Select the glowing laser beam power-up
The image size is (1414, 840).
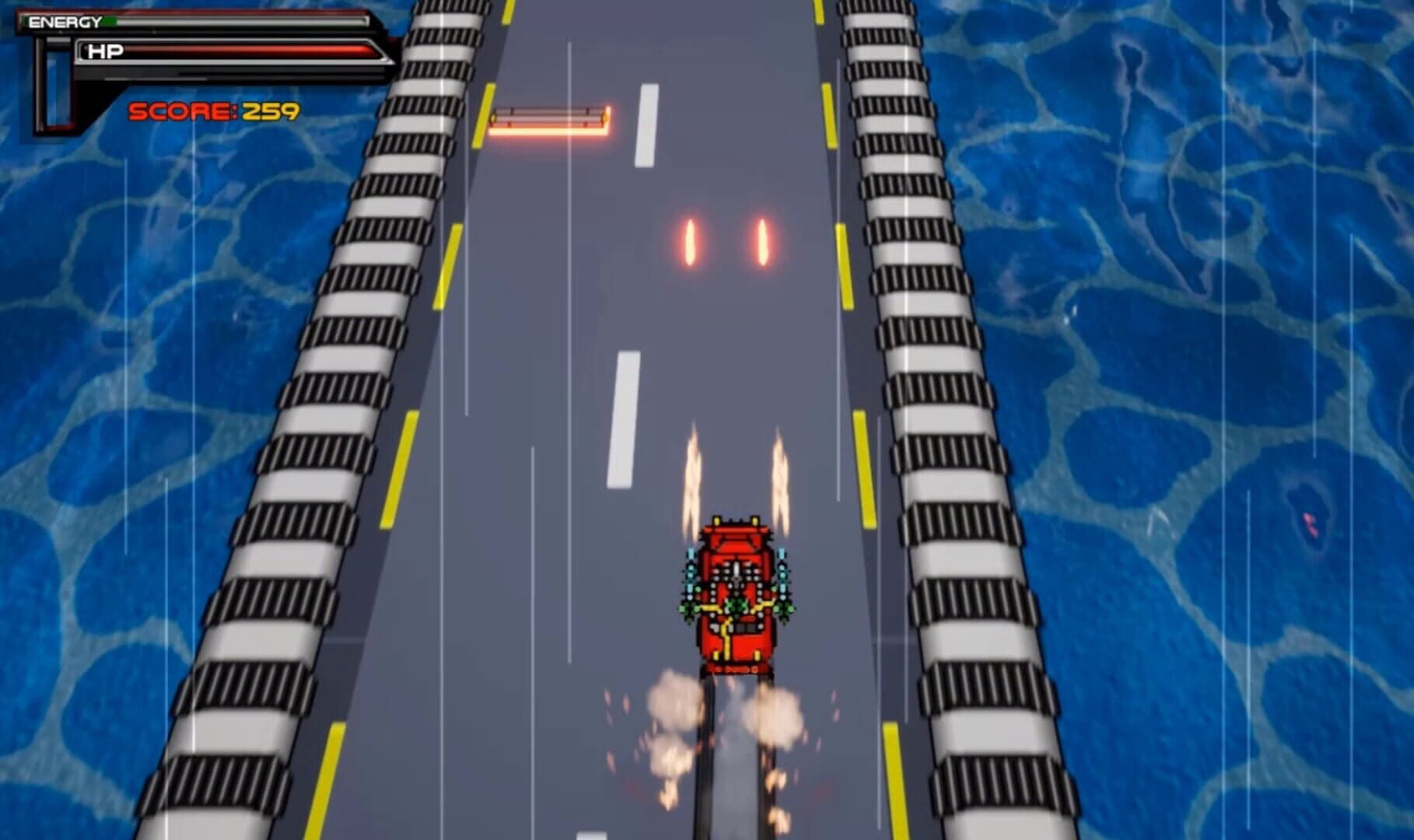pos(550,117)
